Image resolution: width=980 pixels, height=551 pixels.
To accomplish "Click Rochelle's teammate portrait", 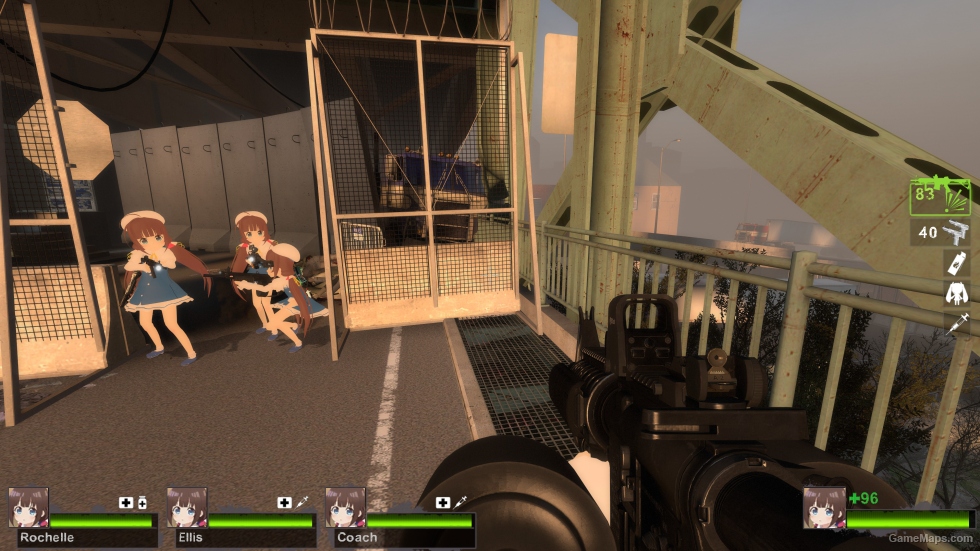I will 28,508.
